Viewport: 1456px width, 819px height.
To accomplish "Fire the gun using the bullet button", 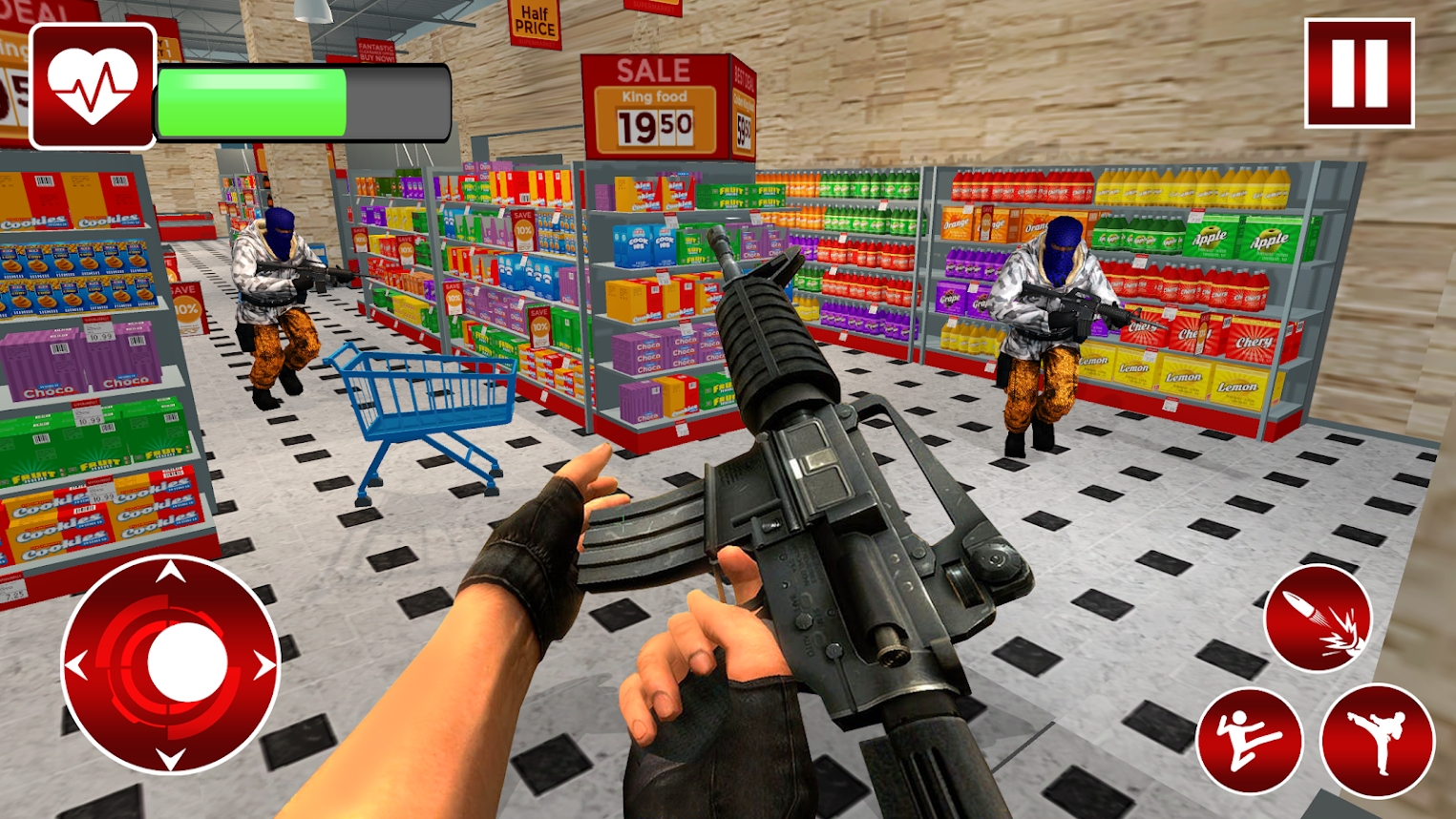I will pyautogui.click(x=1318, y=618).
